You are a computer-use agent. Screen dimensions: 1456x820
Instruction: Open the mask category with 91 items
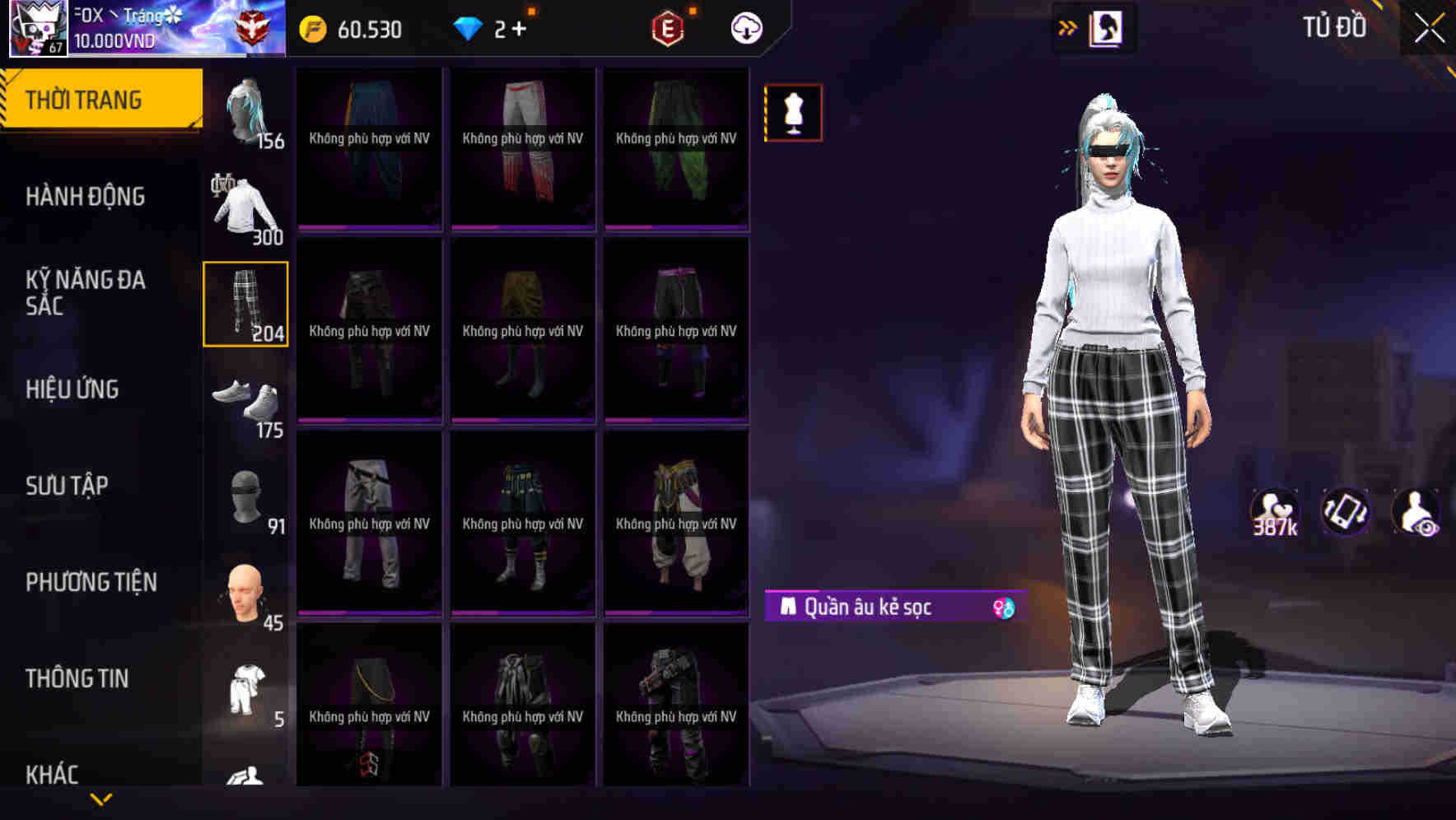(246, 498)
